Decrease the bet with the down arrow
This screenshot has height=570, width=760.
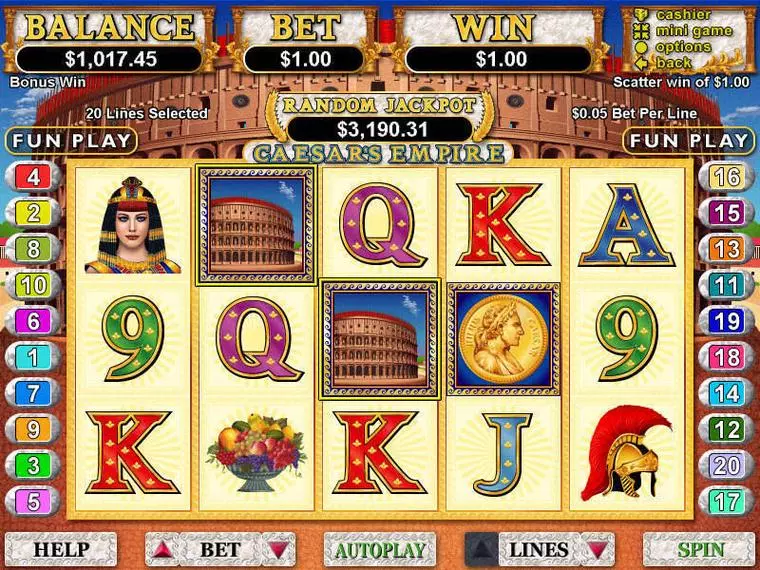278,549
